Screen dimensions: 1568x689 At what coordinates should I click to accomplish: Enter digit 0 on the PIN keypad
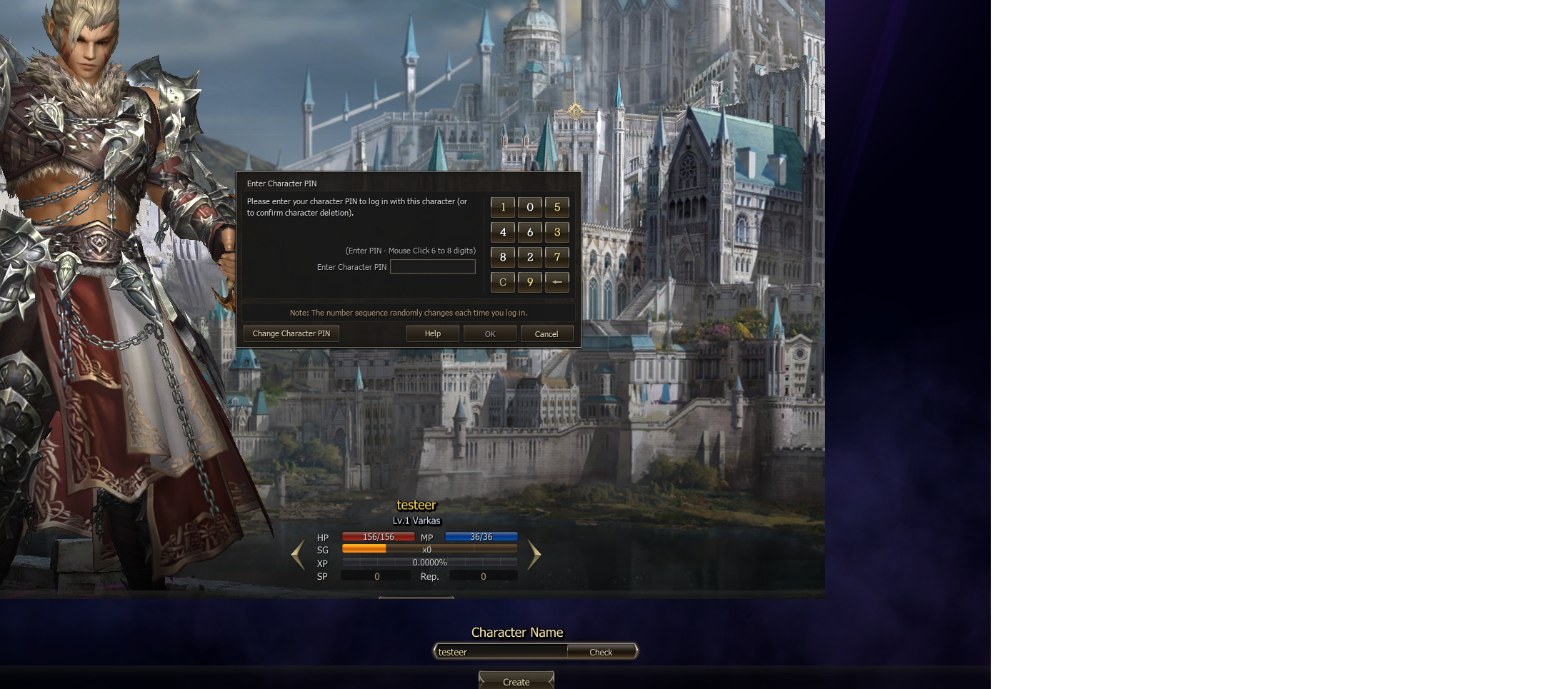(530, 208)
